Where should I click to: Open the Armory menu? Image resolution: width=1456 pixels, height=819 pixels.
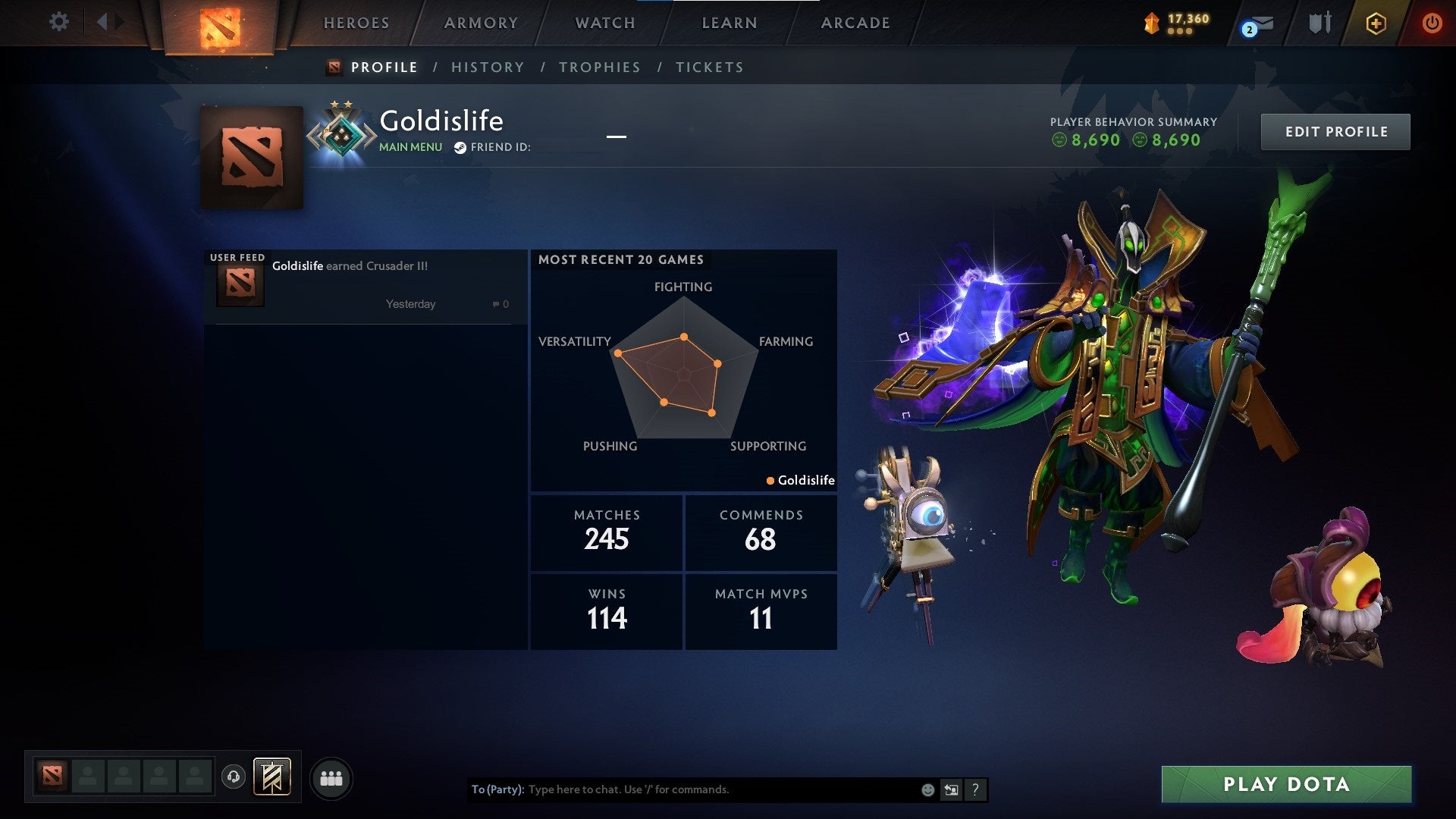(481, 24)
